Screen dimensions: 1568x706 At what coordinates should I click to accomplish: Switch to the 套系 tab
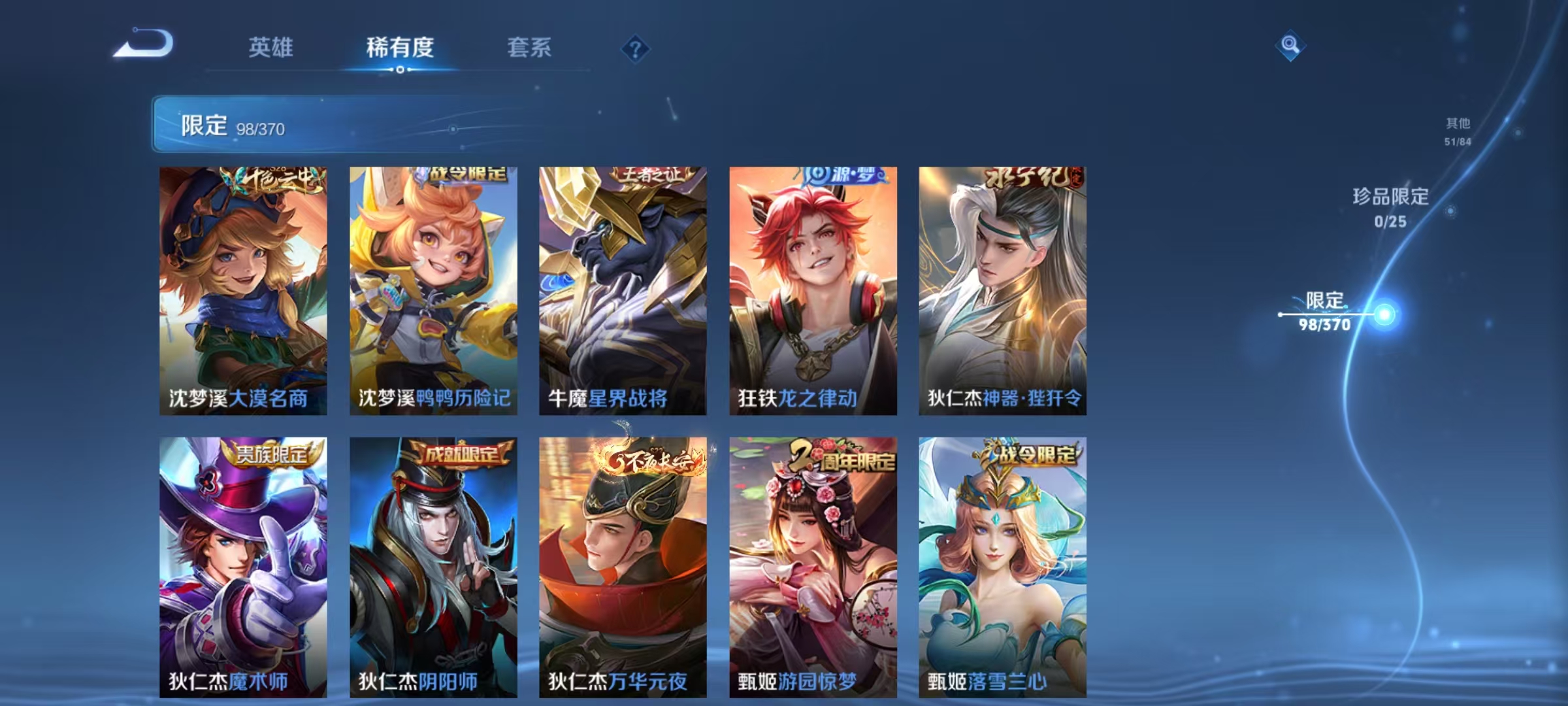(529, 46)
